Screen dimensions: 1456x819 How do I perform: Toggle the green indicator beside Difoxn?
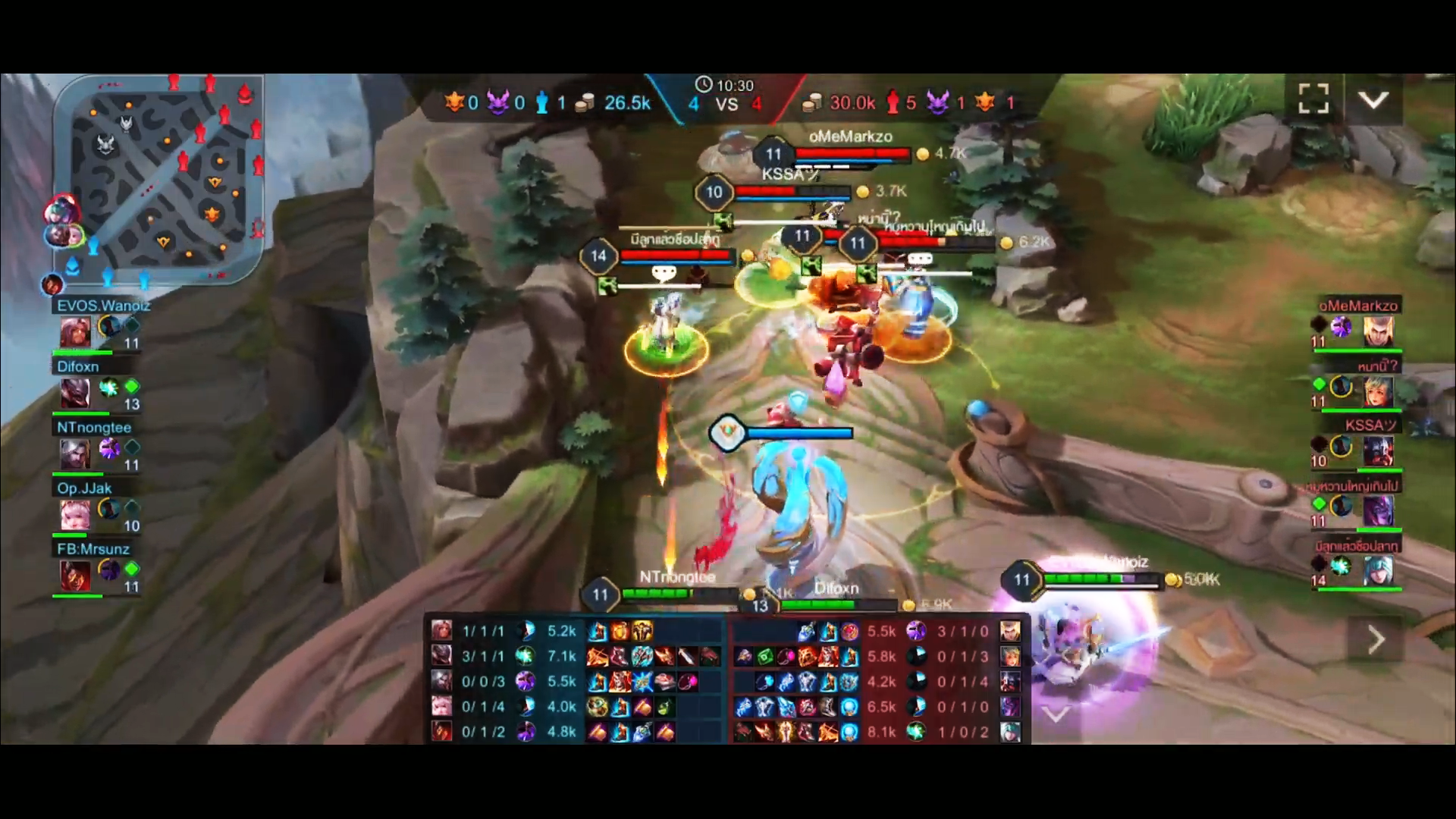pos(131,387)
